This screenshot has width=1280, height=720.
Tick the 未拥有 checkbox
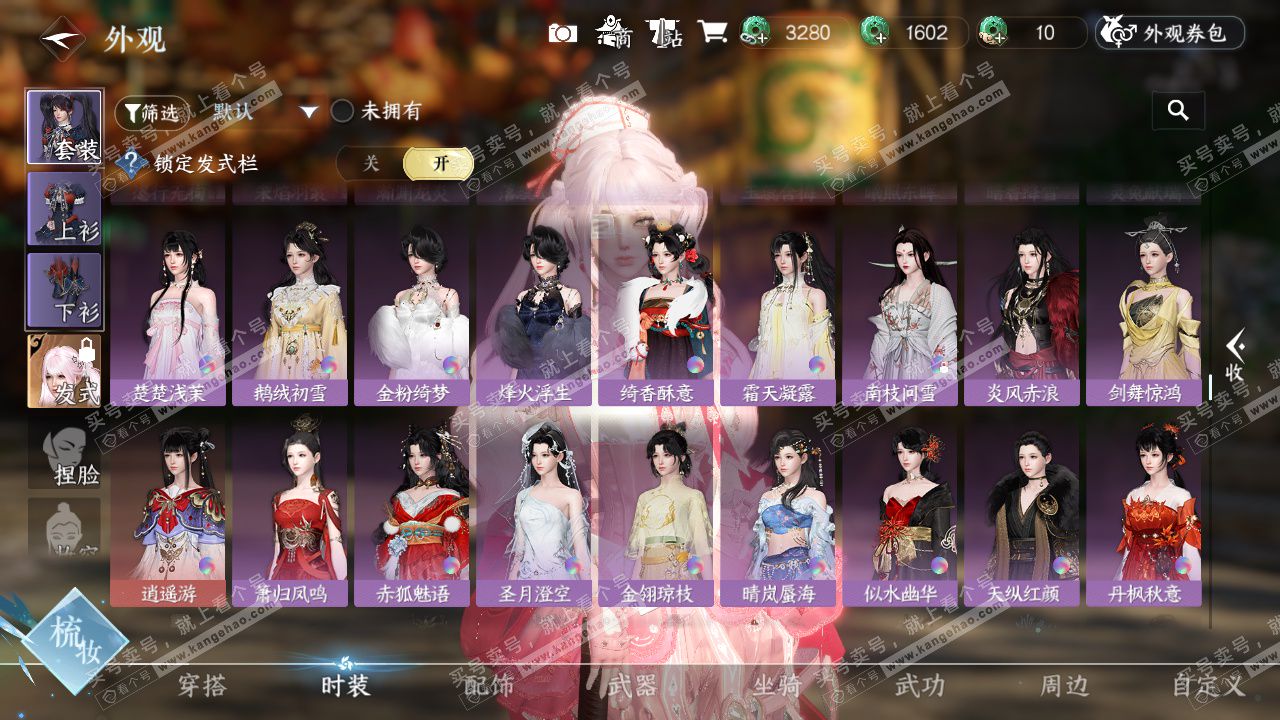click(x=343, y=111)
